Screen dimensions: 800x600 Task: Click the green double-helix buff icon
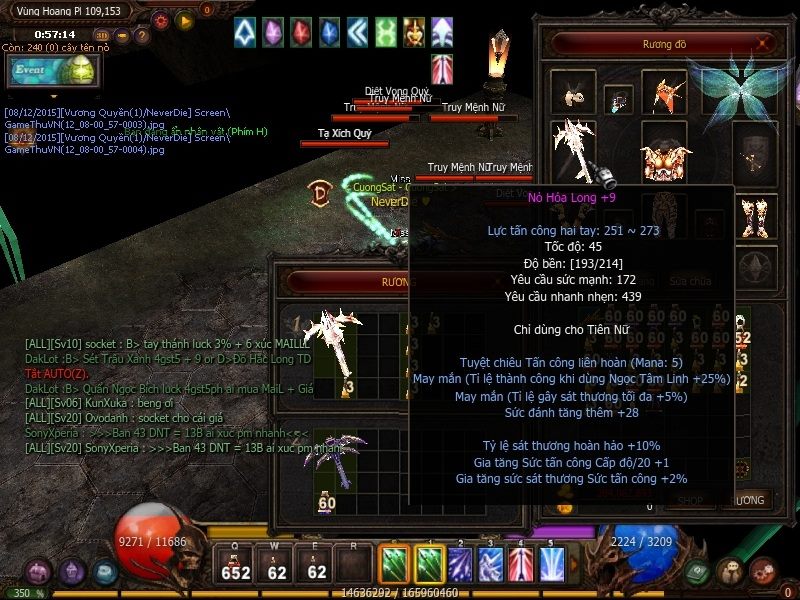[385, 32]
